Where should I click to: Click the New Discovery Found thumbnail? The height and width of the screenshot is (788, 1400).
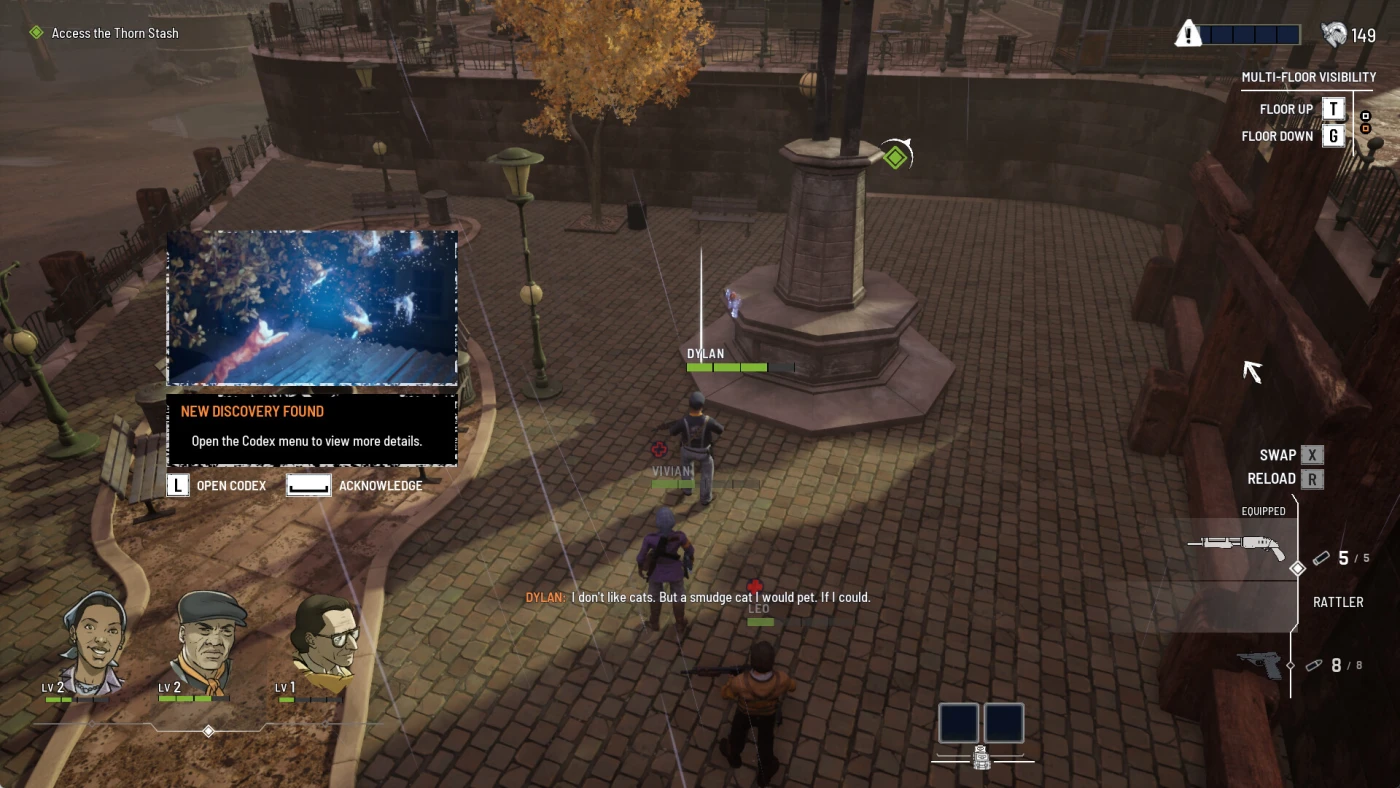[x=312, y=308]
